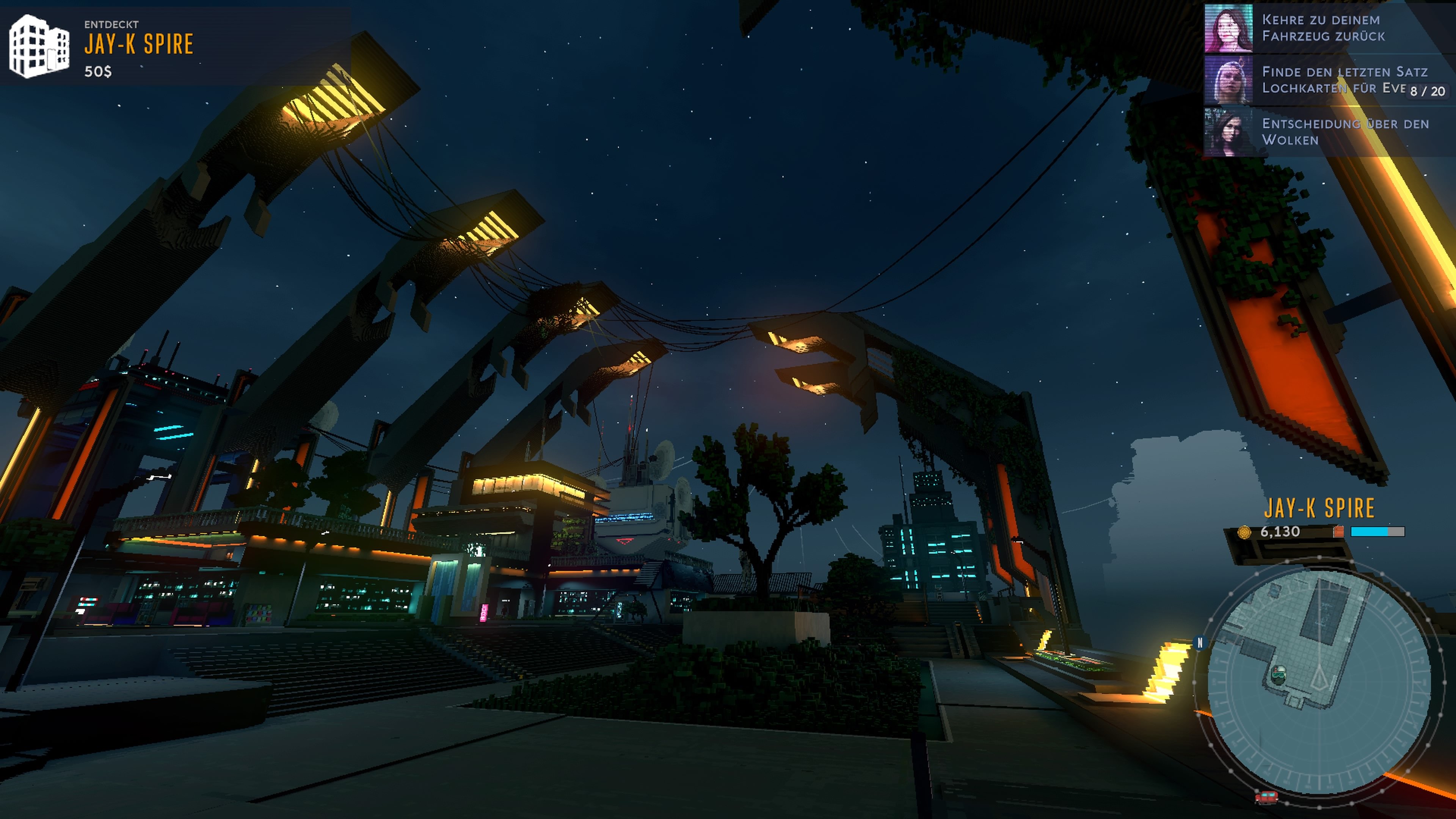Viewport: 1456px width, 819px height.
Task: Click the Jay-K Spire discovery notification
Action: pyautogui.click(x=138, y=45)
